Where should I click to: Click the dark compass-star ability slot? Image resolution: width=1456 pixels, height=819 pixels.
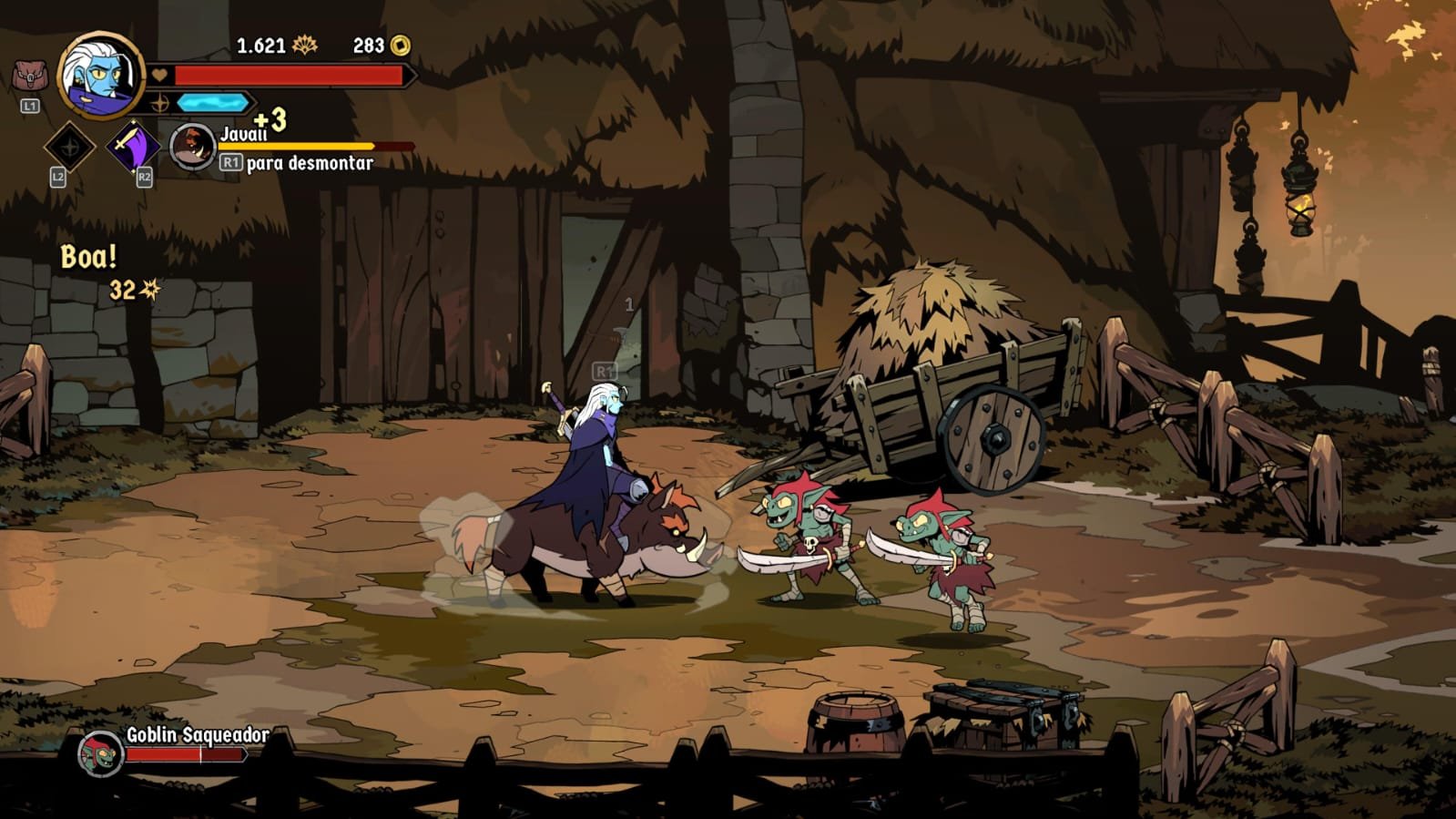tap(69, 146)
